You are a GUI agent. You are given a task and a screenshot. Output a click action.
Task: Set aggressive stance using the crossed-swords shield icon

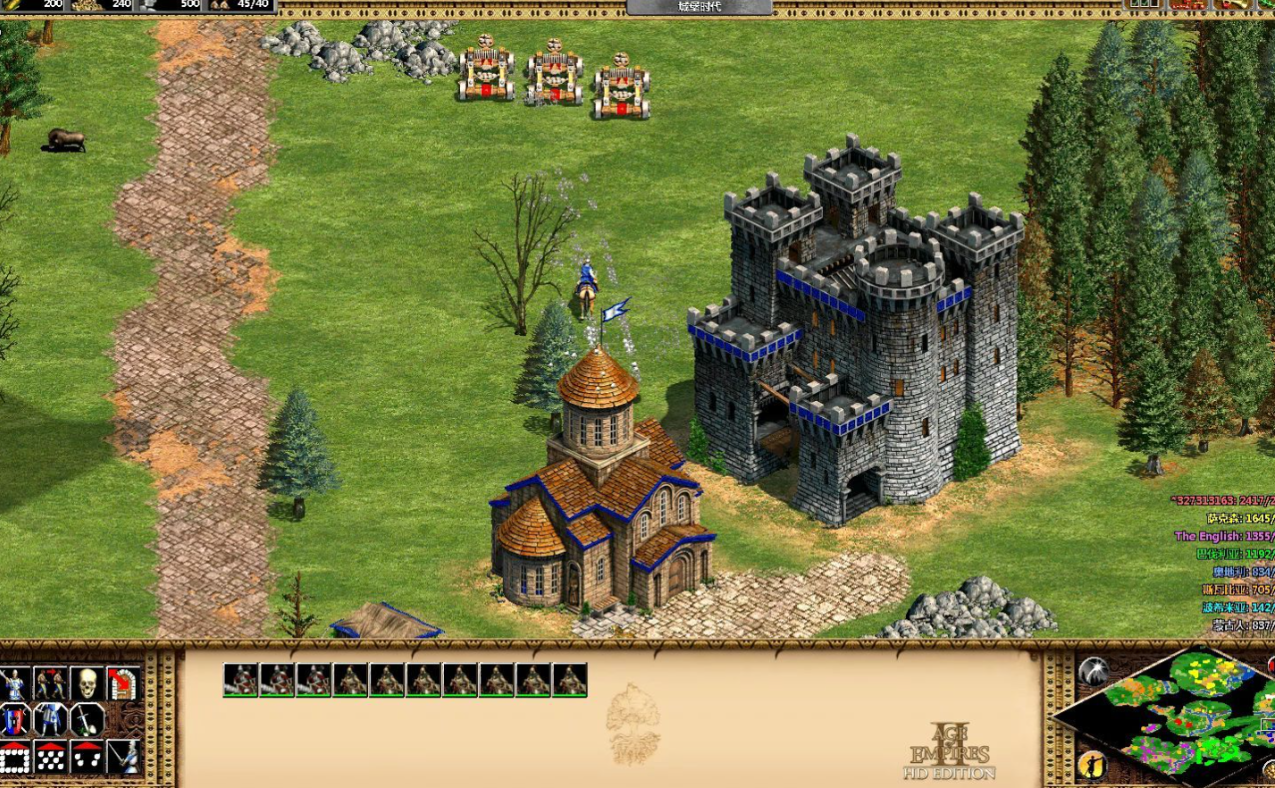pyautogui.click(x=14, y=720)
